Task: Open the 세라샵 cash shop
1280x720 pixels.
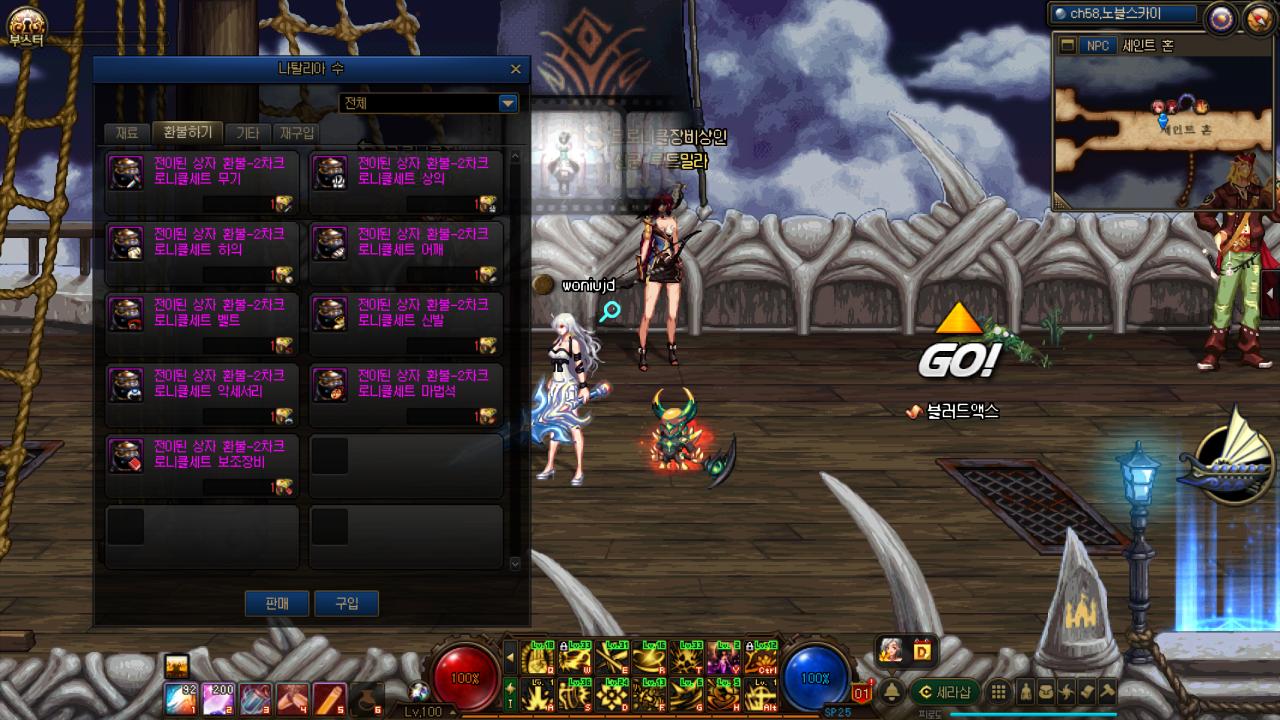Action: tap(945, 692)
